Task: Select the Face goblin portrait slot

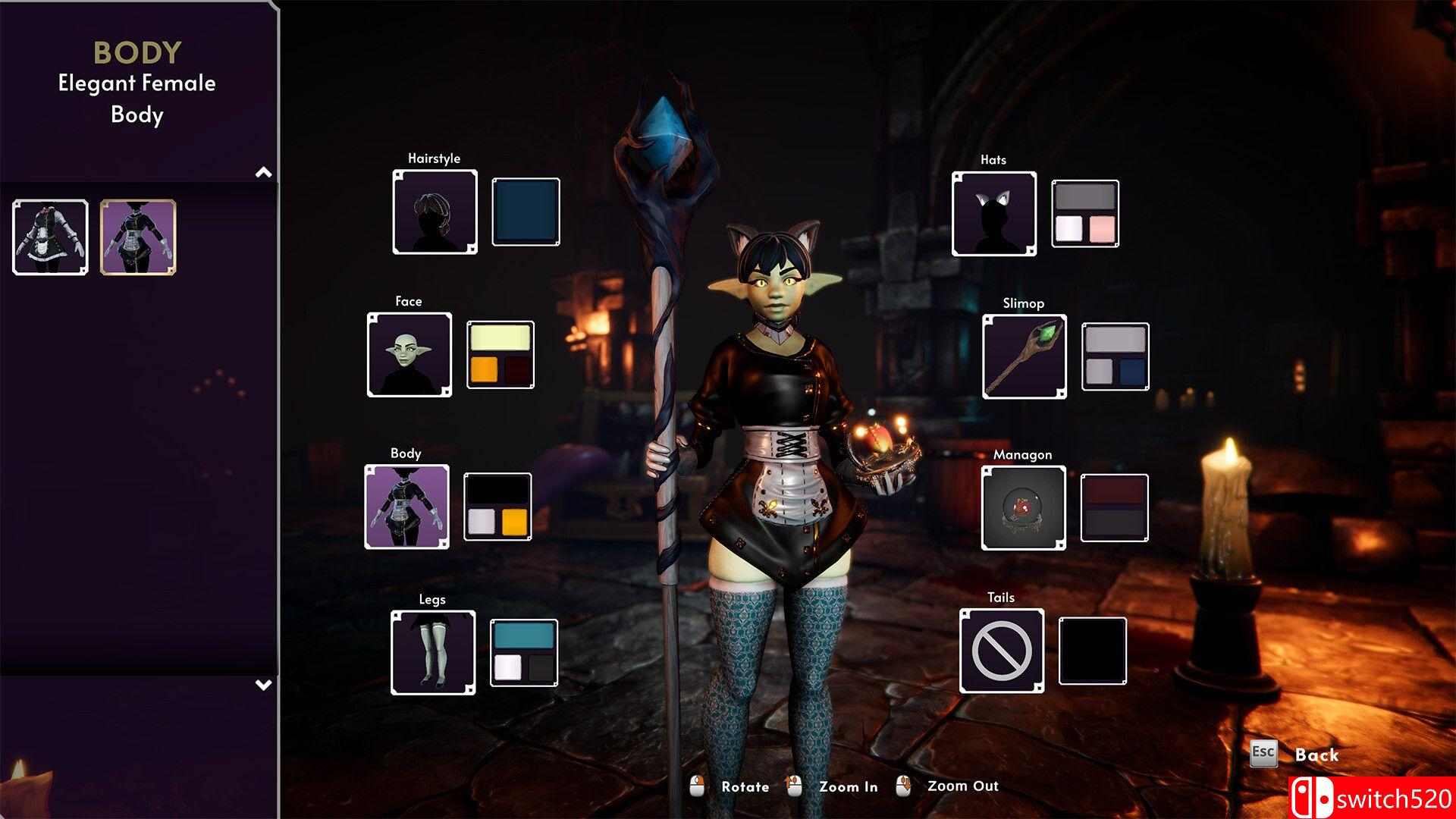Action: pos(409,354)
